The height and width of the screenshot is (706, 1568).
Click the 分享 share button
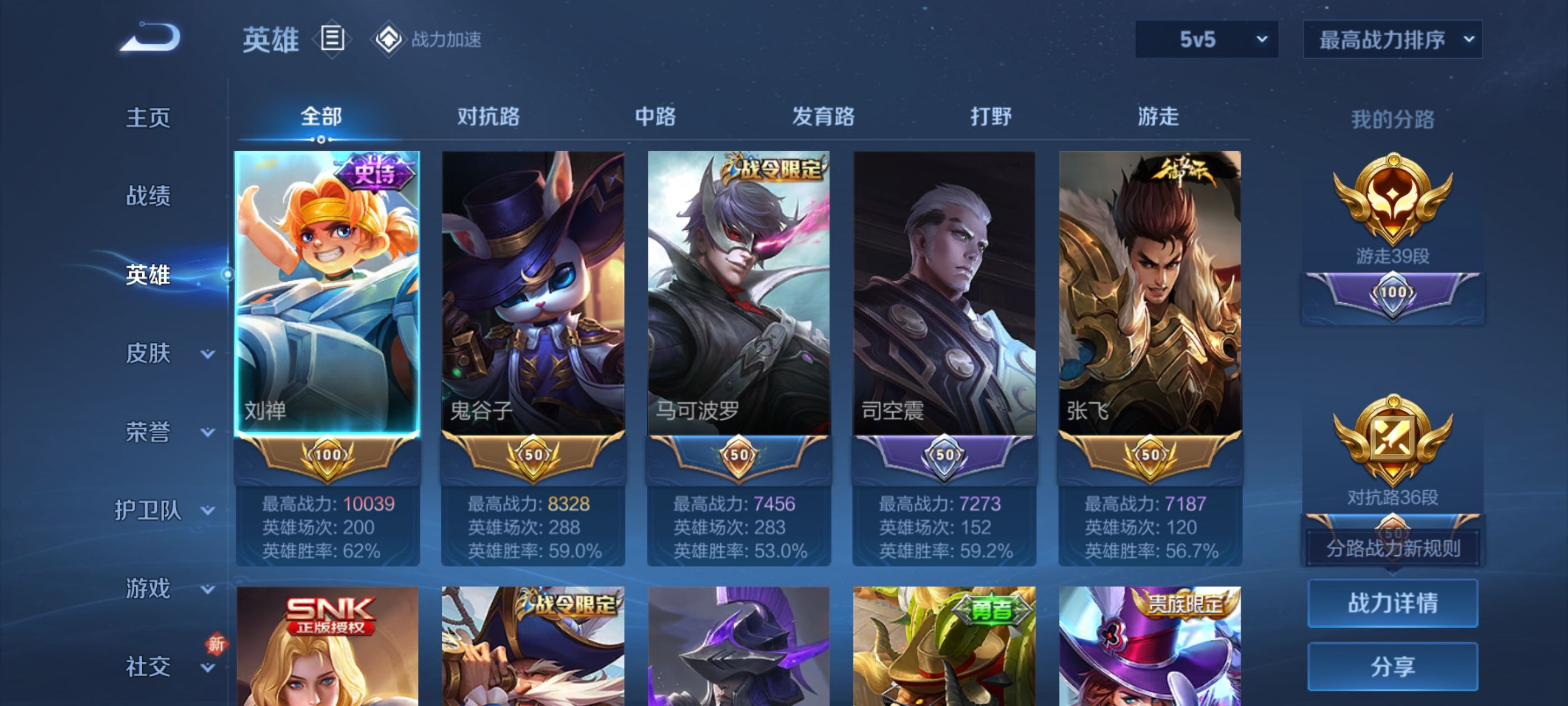(1392, 666)
